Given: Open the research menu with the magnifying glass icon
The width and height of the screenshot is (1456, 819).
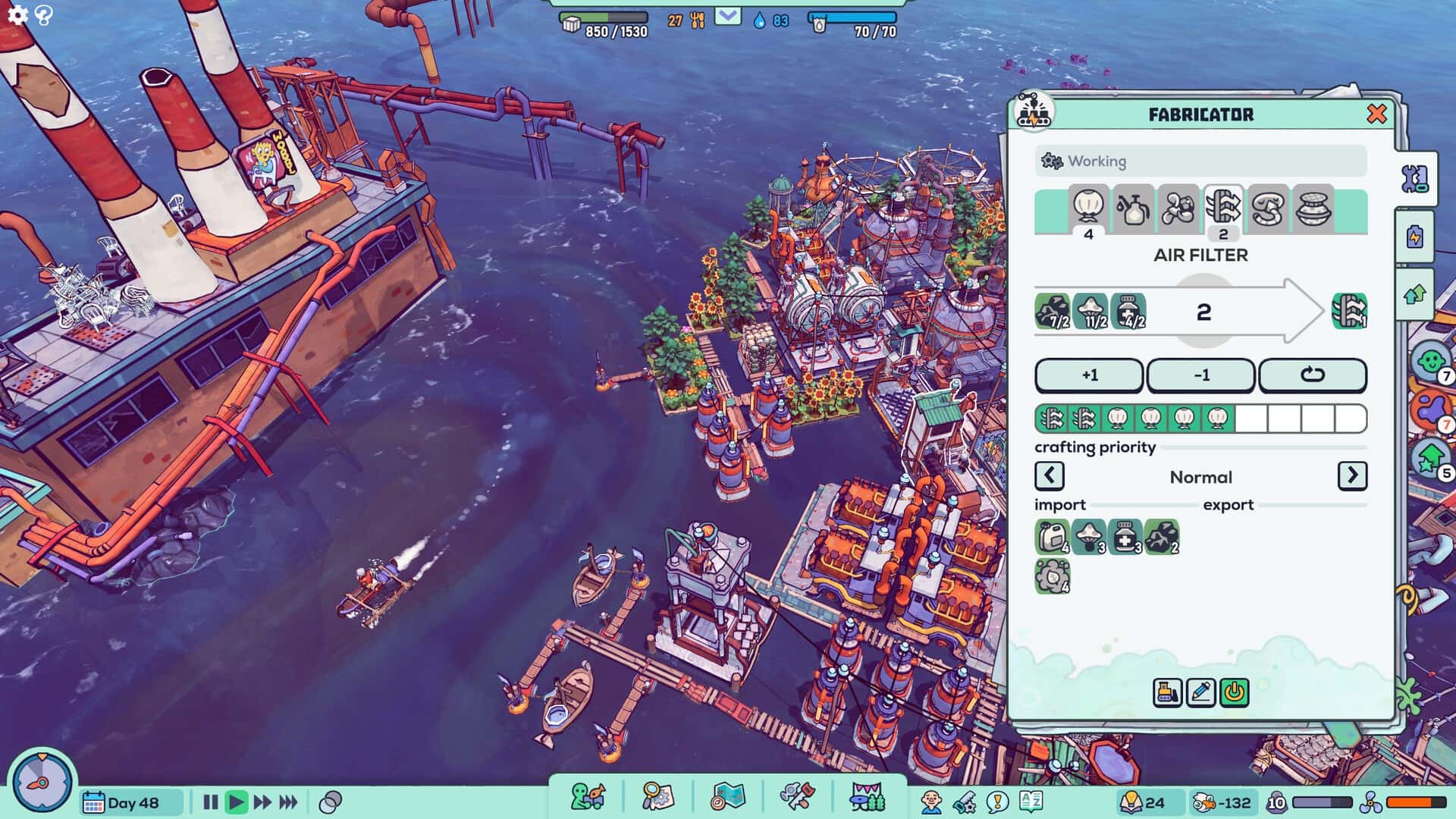Looking at the screenshot, I should [659, 795].
